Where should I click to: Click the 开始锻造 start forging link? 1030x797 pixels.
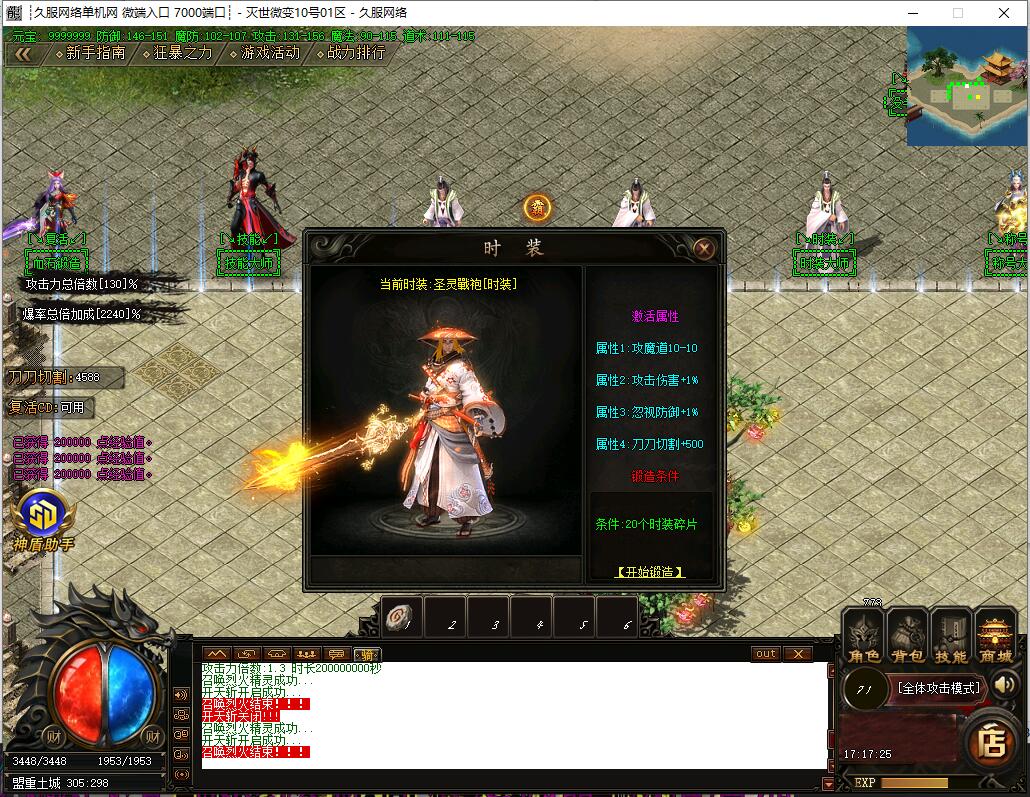tap(650, 572)
